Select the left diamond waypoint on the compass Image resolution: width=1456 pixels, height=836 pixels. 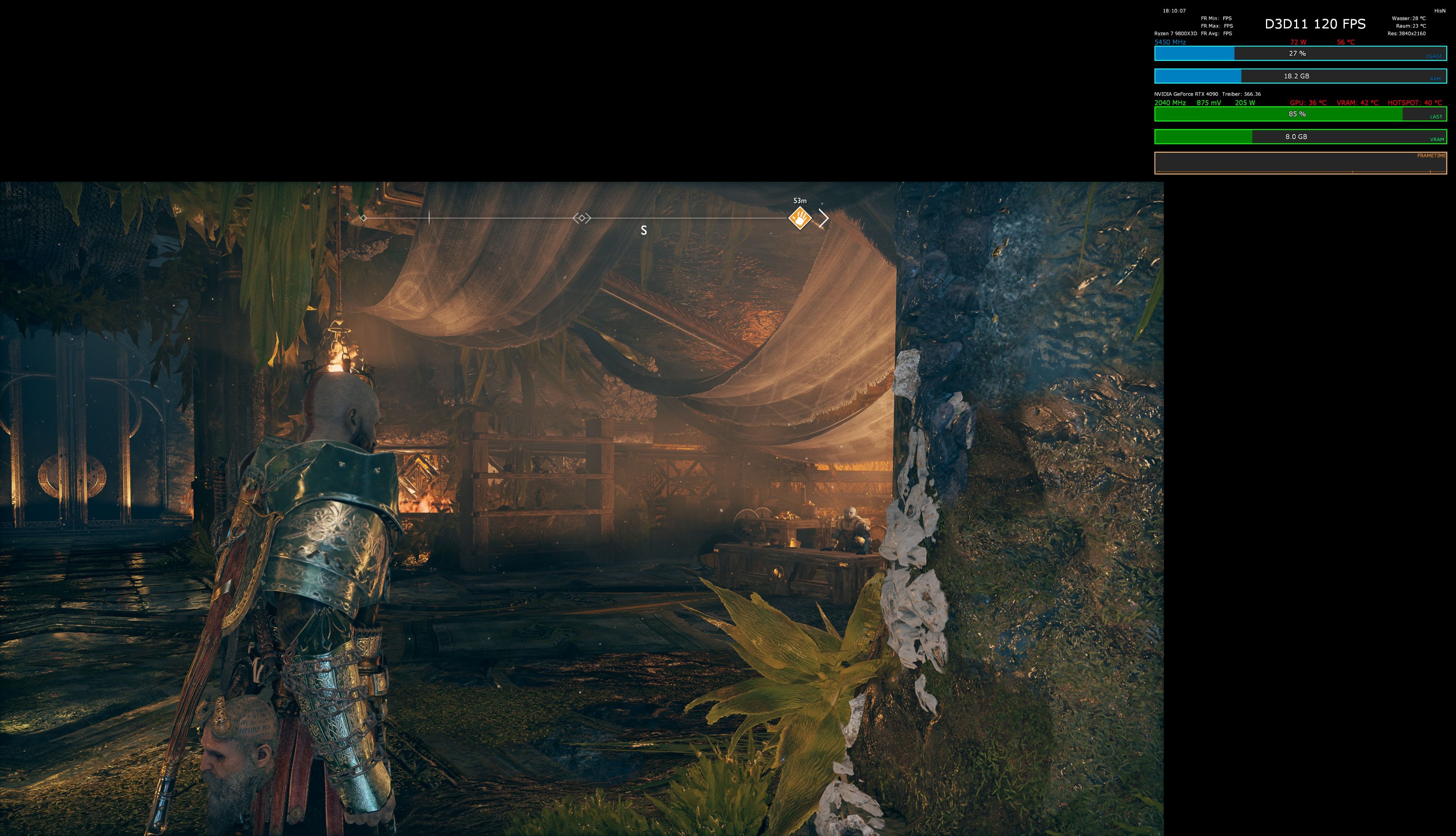coord(364,218)
